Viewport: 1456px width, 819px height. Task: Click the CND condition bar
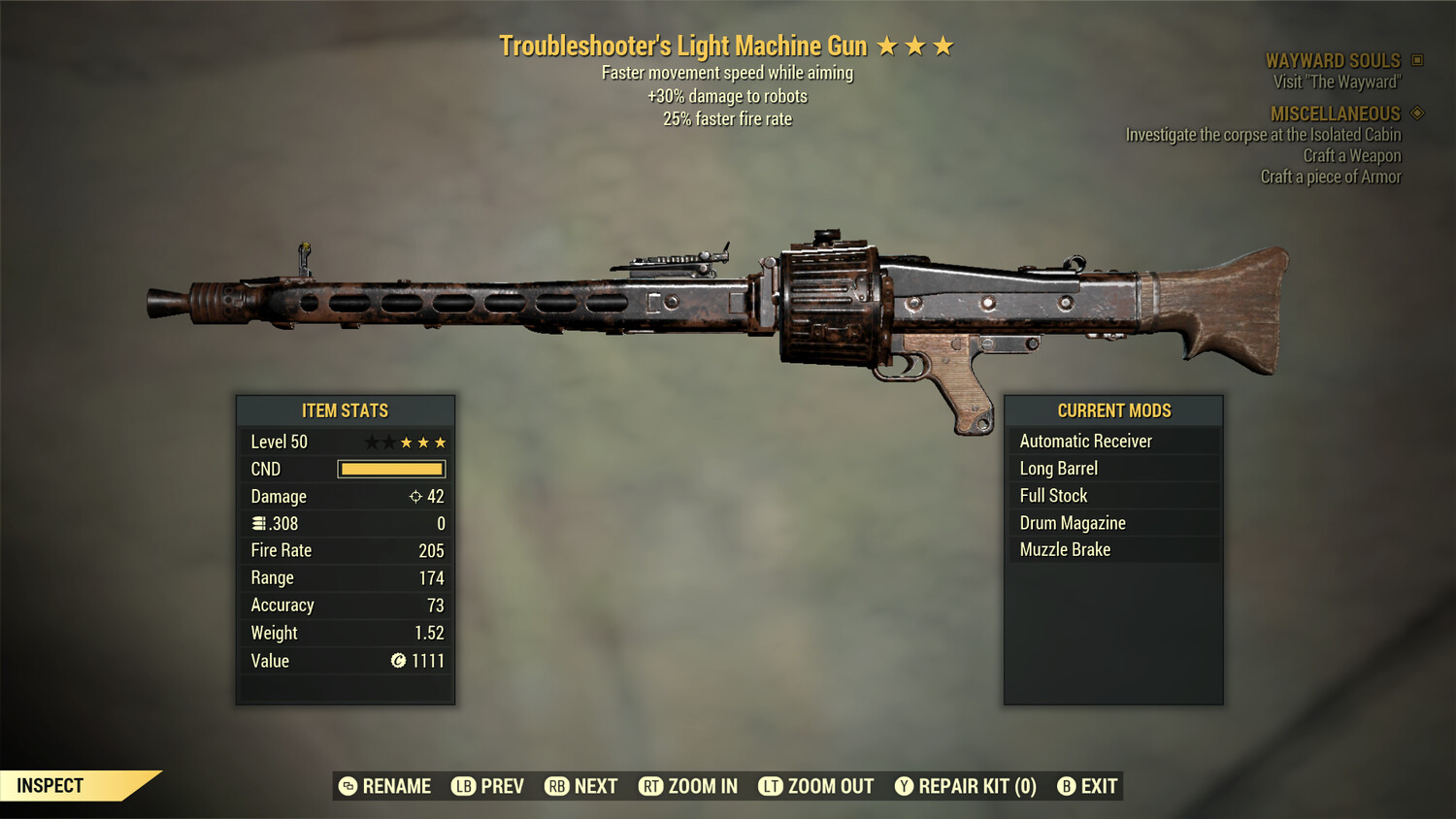click(x=391, y=469)
